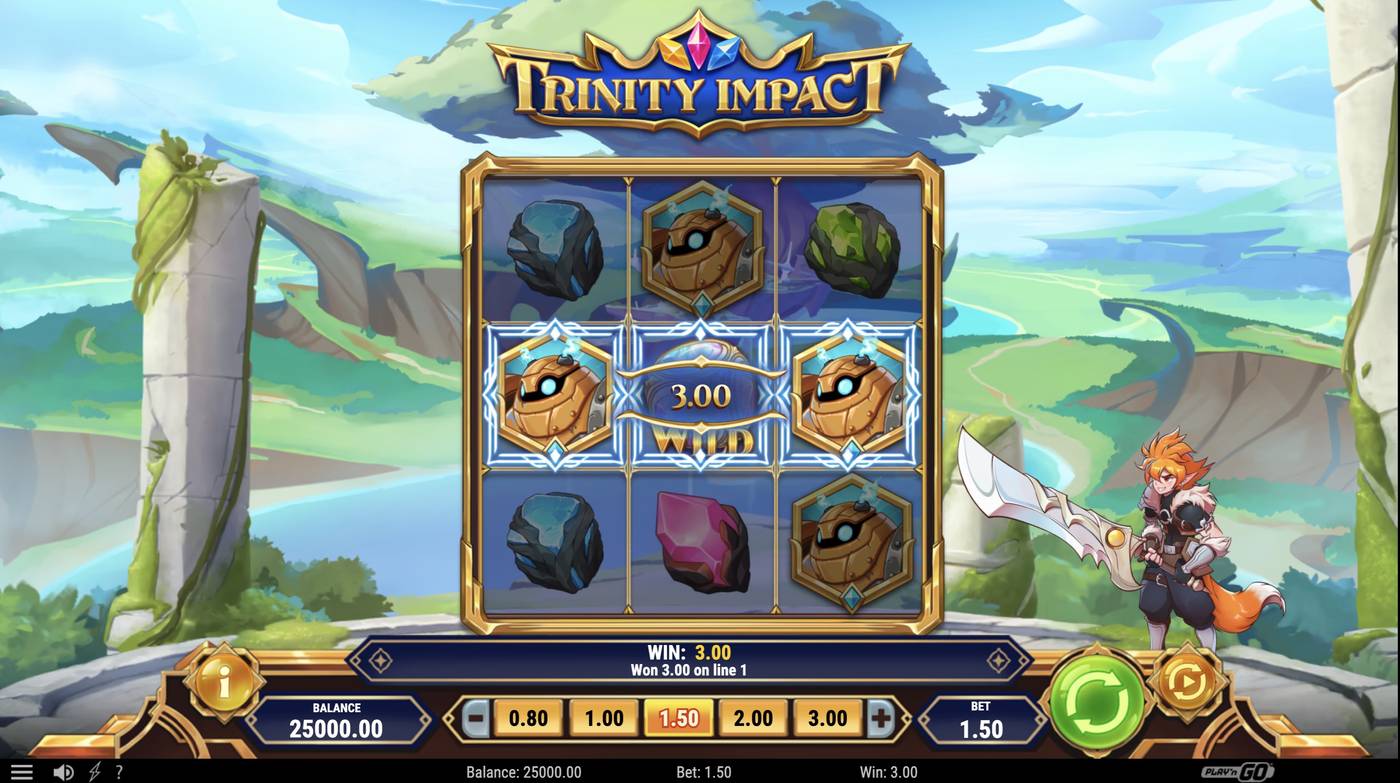Select the 2.00 bet amount
Image resolution: width=1400 pixels, height=783 pixels.
click(752, 718)
